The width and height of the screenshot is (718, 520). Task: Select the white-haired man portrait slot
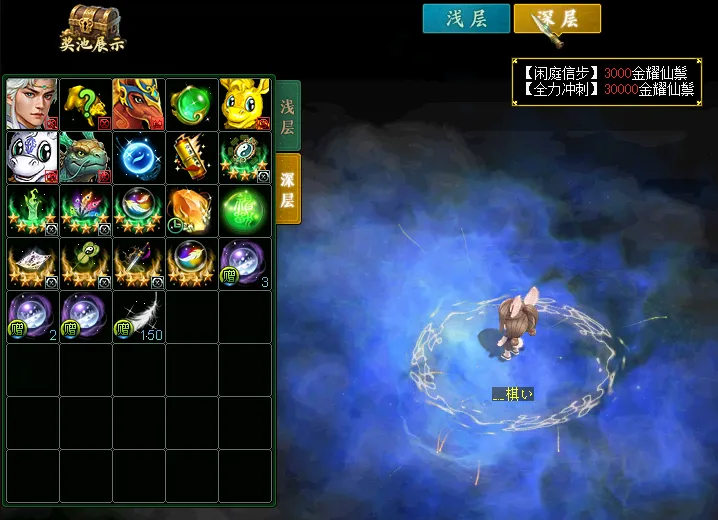point(32,104)
